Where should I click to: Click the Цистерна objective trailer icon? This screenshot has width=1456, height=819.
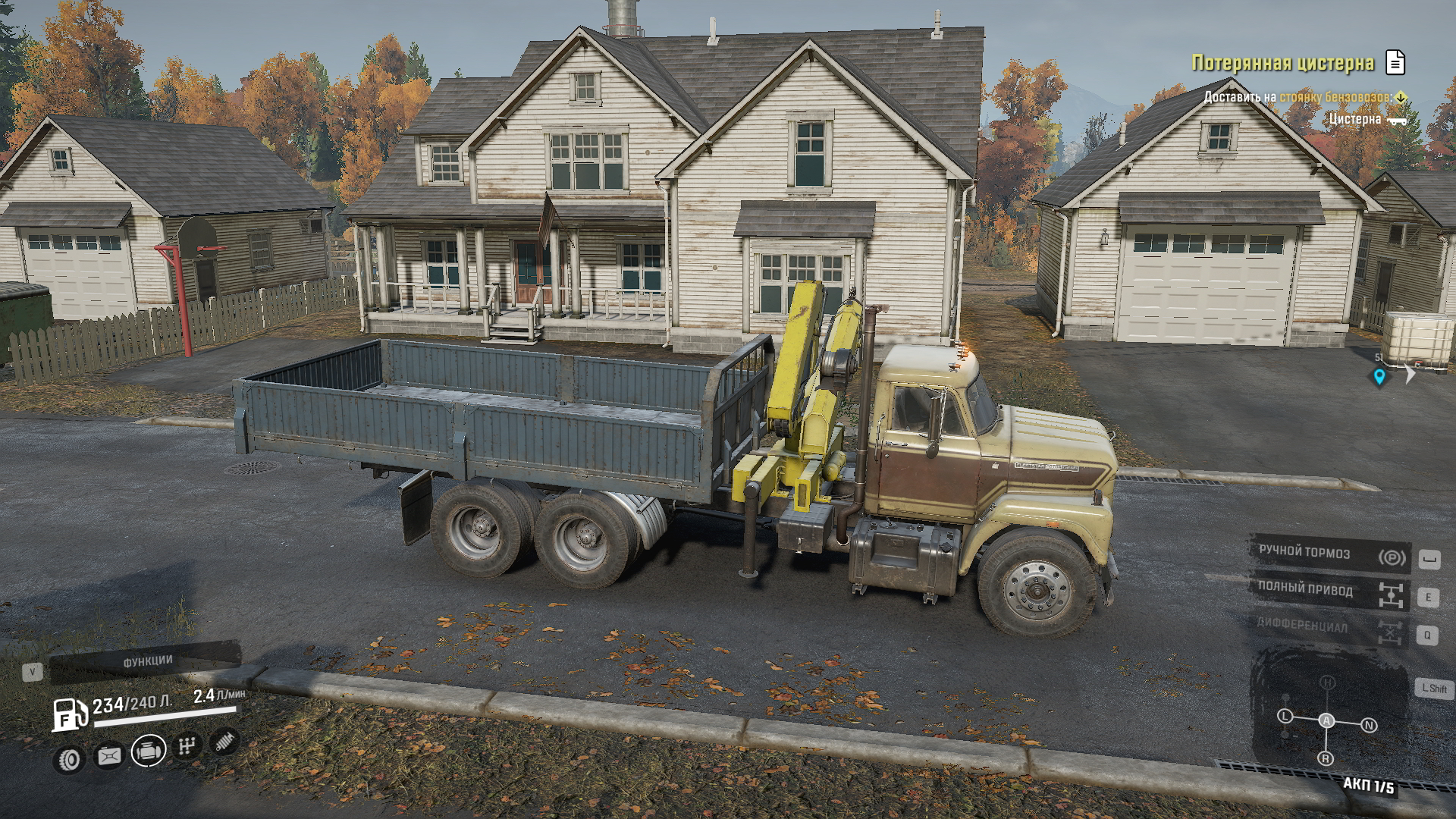pos(1396,121)
